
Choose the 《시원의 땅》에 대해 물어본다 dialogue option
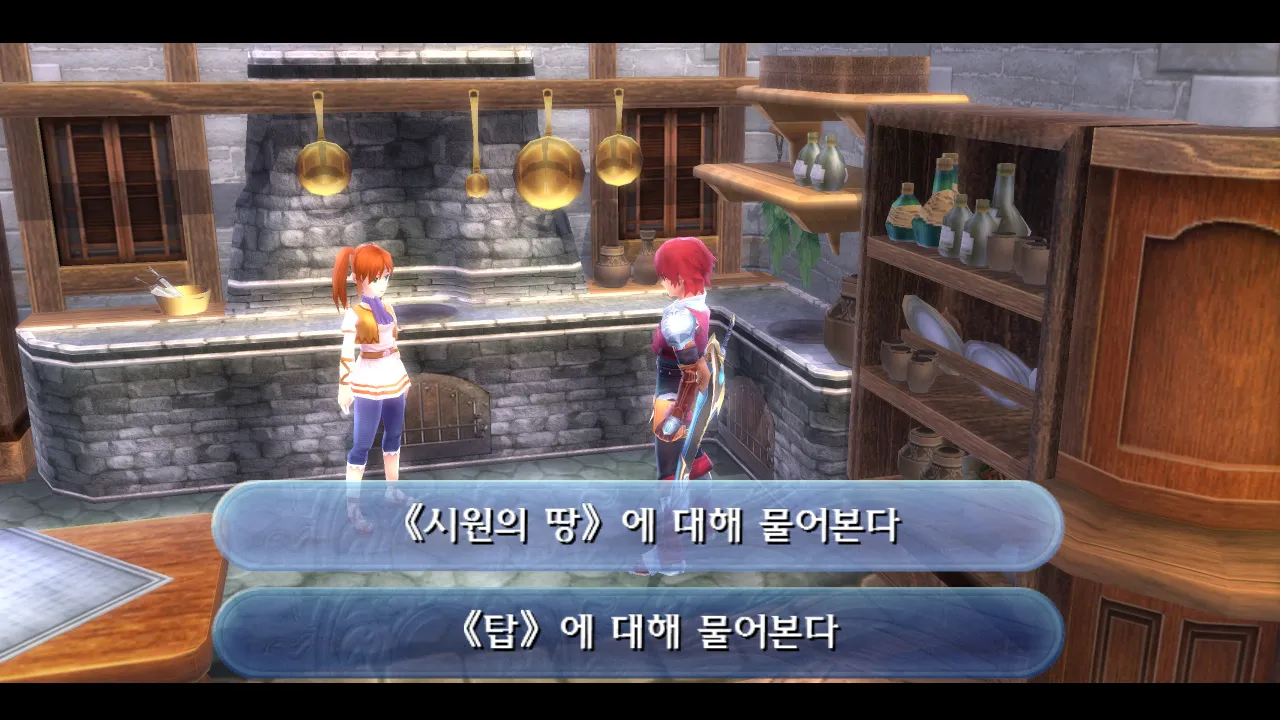point(638,527)
